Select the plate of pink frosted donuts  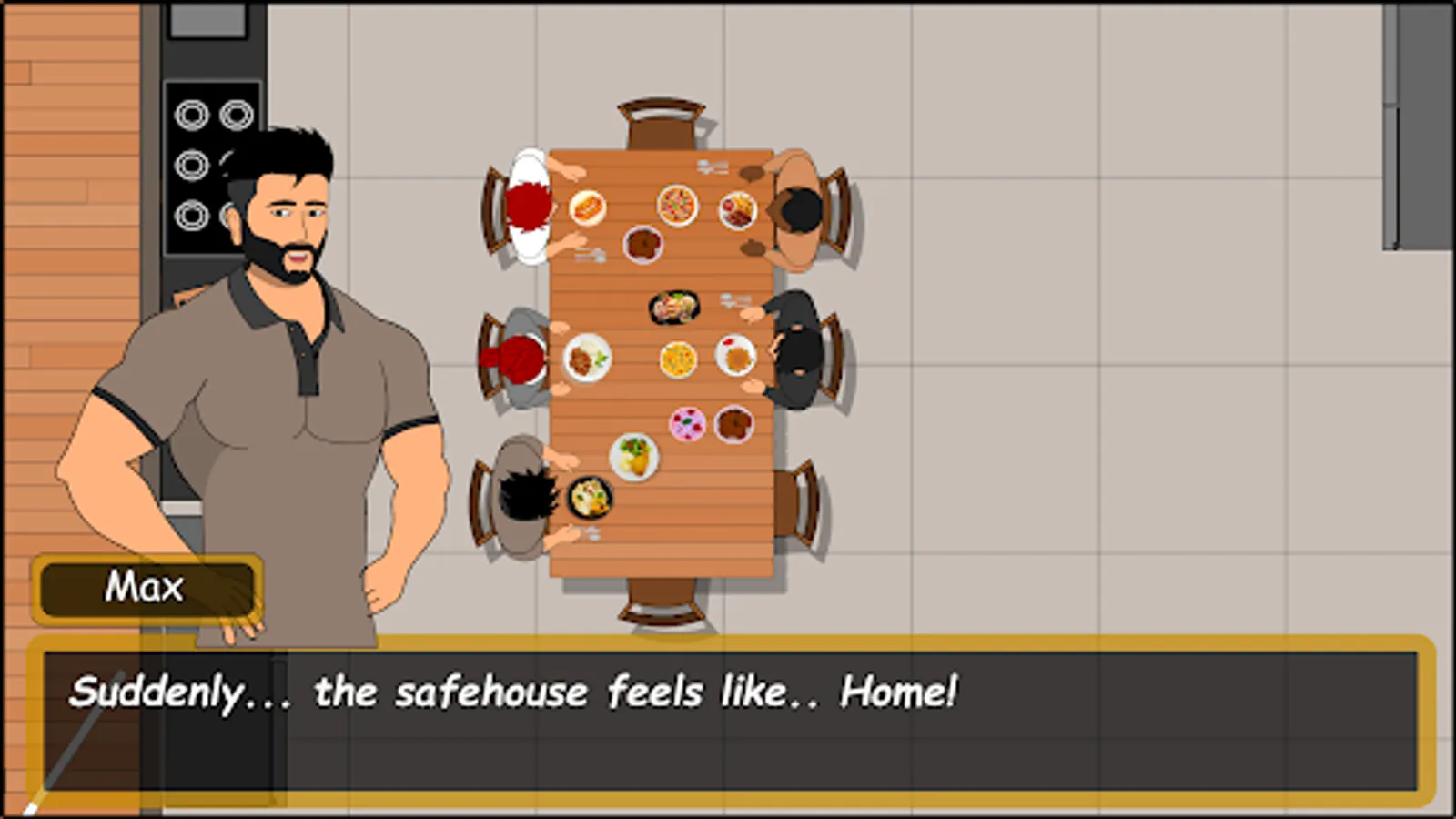pos(688,423)
